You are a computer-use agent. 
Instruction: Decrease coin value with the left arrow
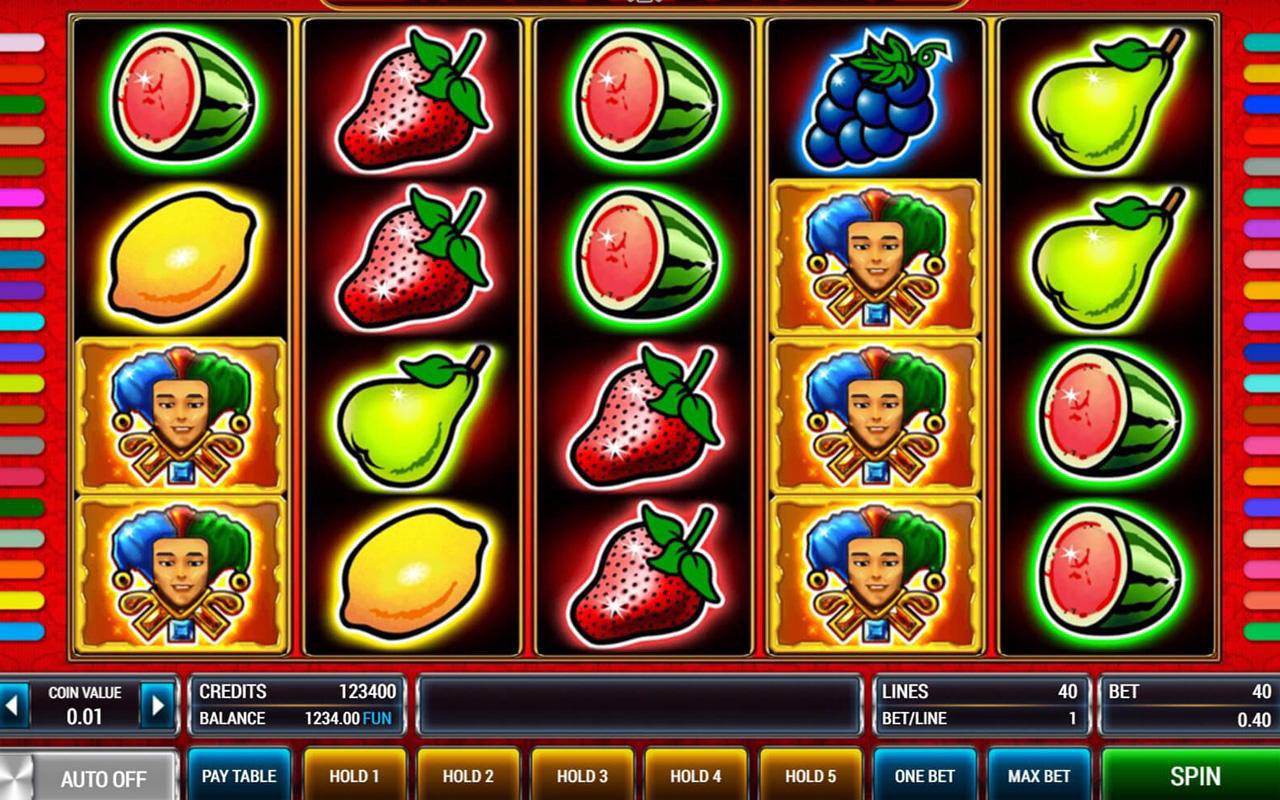(13, 706)
